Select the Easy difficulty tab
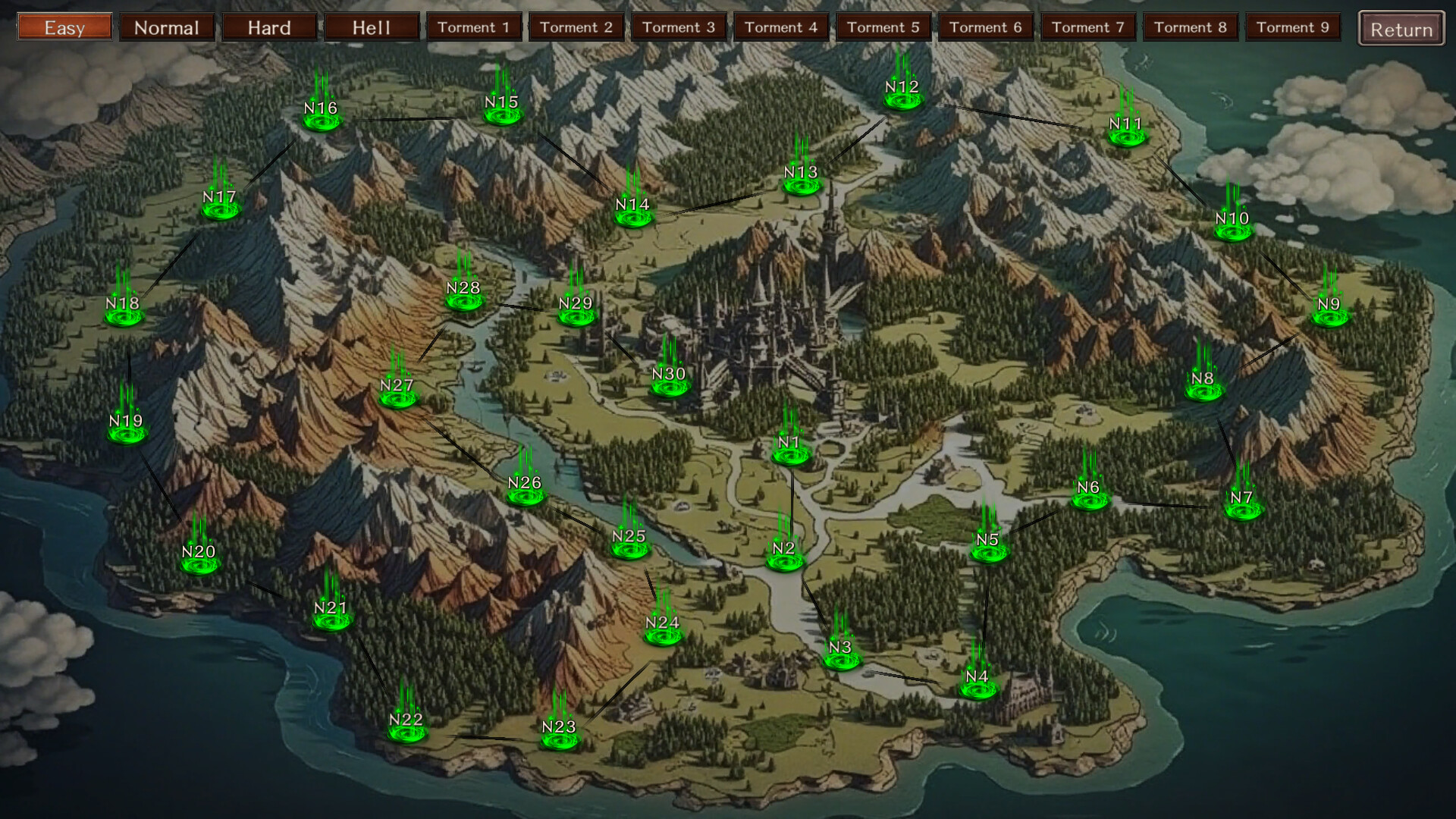The height and width of the screenshot is (819, 1456). (x=64, y=28)
